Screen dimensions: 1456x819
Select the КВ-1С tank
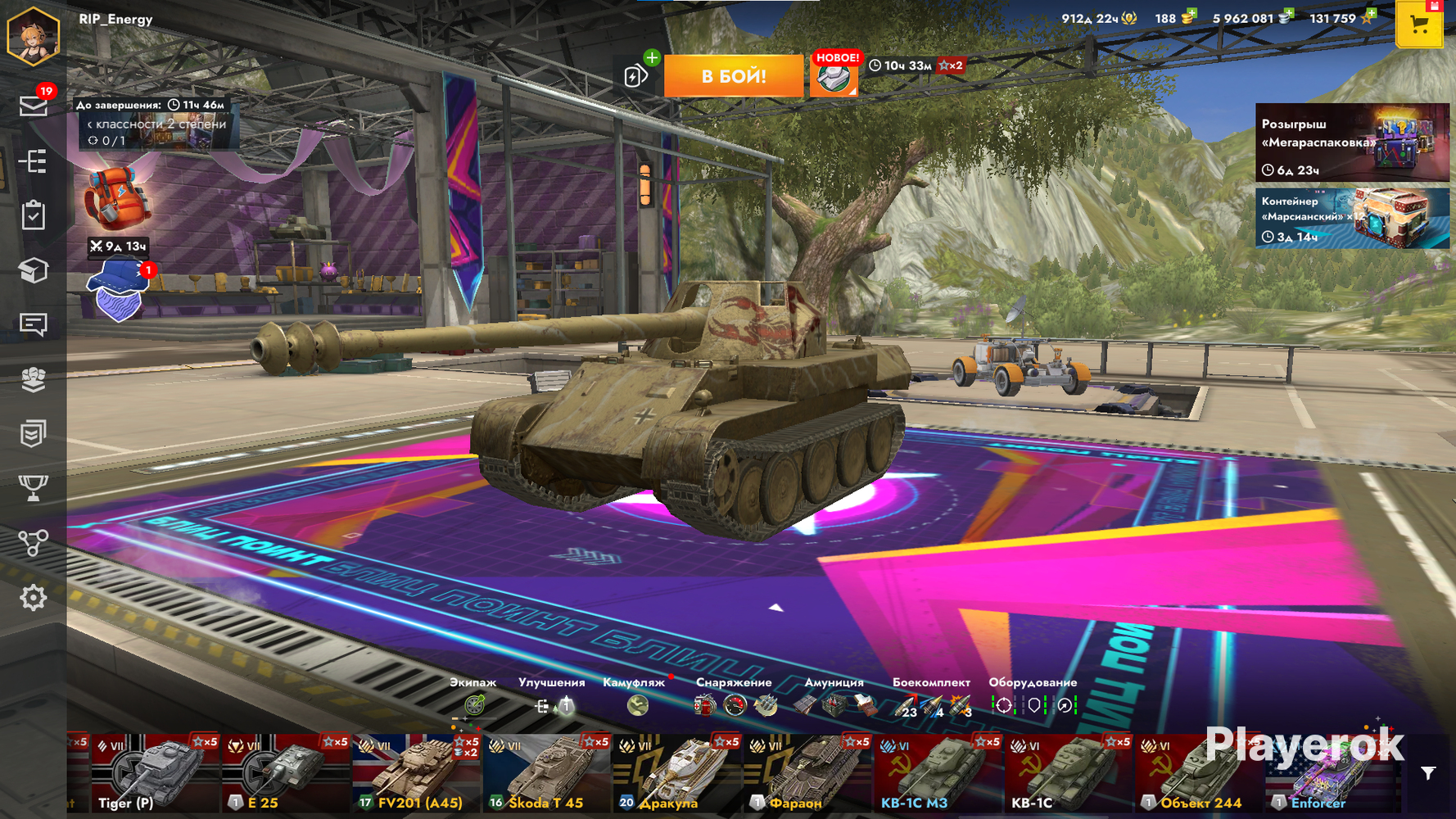1069,774
